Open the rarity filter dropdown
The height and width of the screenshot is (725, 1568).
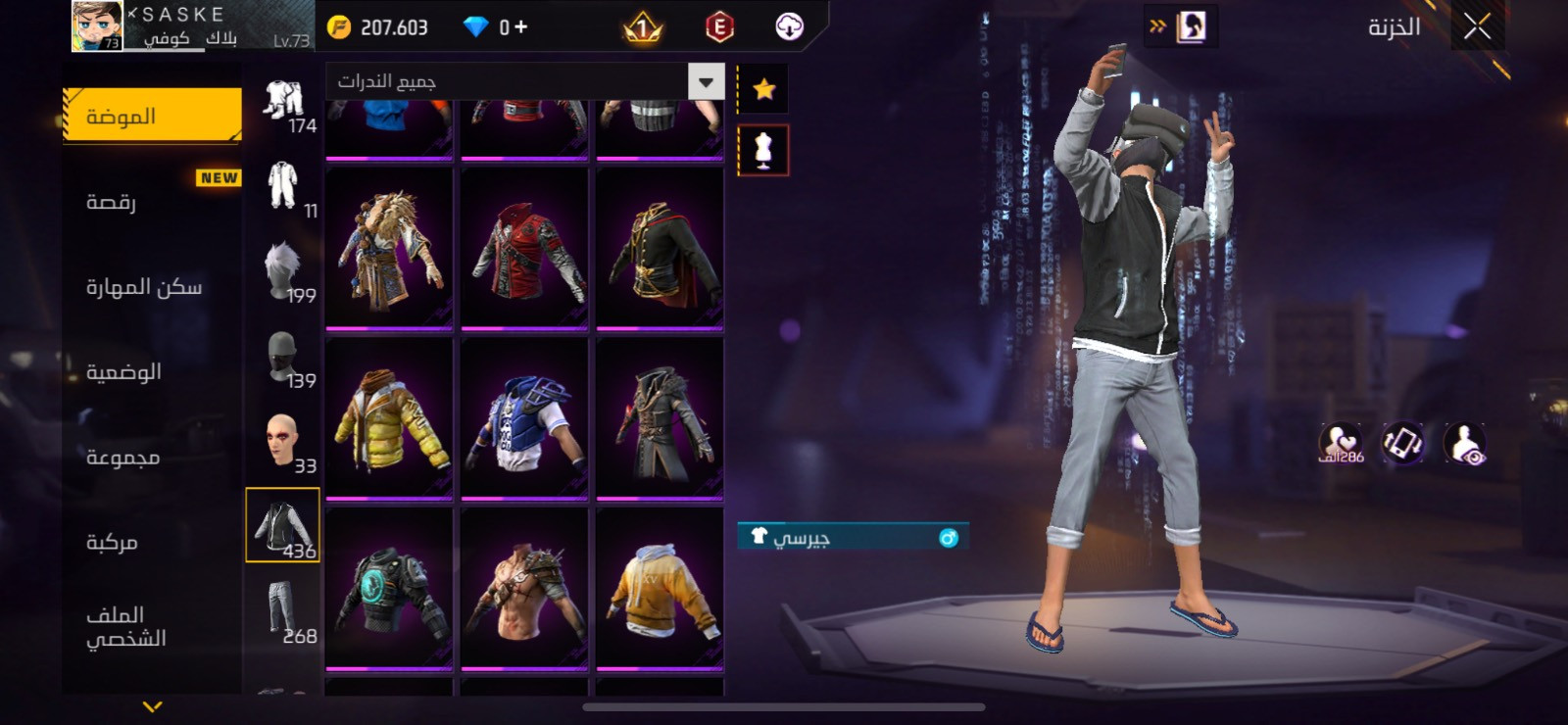(706, 81)
